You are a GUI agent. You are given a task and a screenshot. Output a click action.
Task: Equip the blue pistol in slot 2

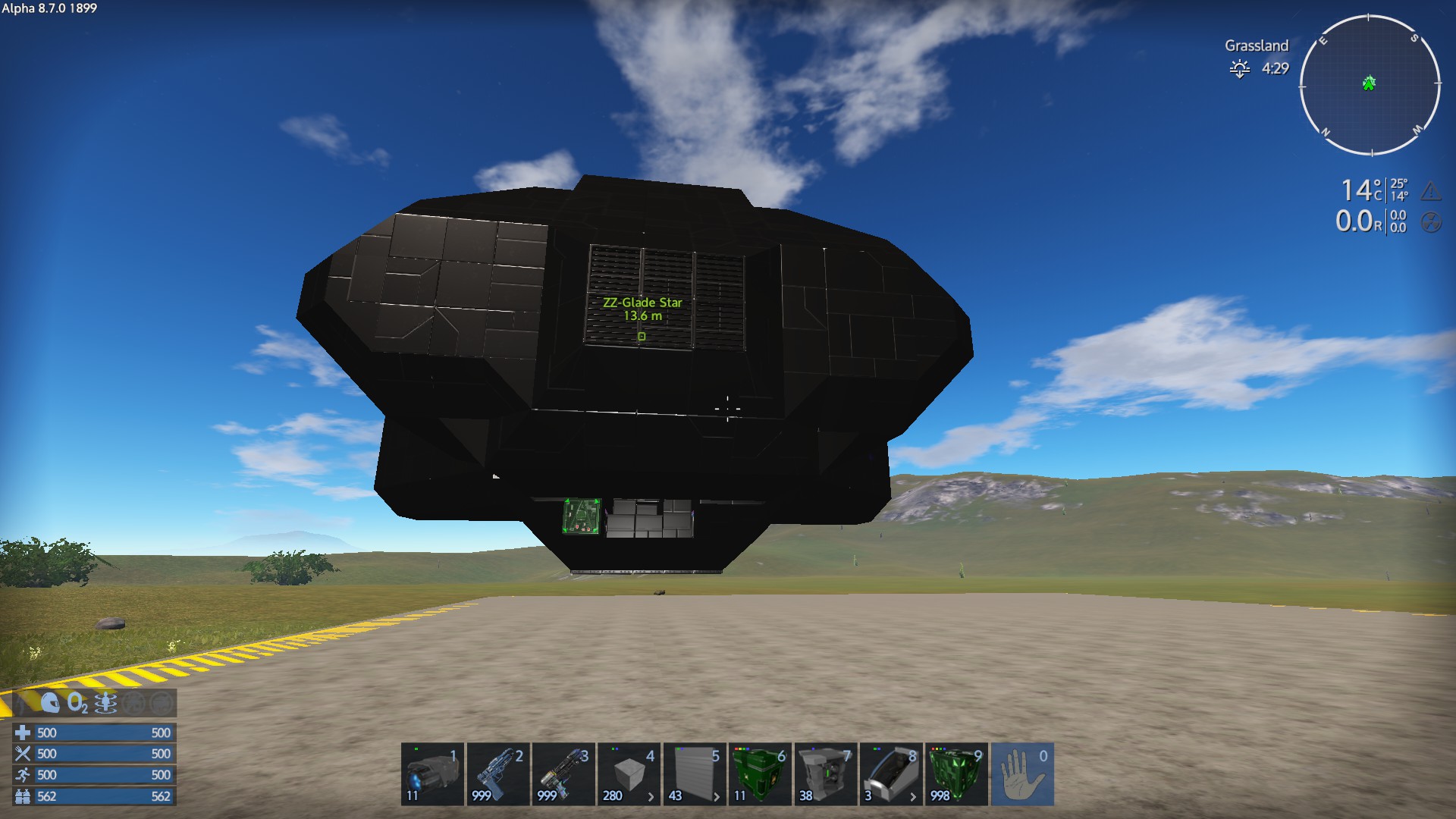(x=497, y=774)
